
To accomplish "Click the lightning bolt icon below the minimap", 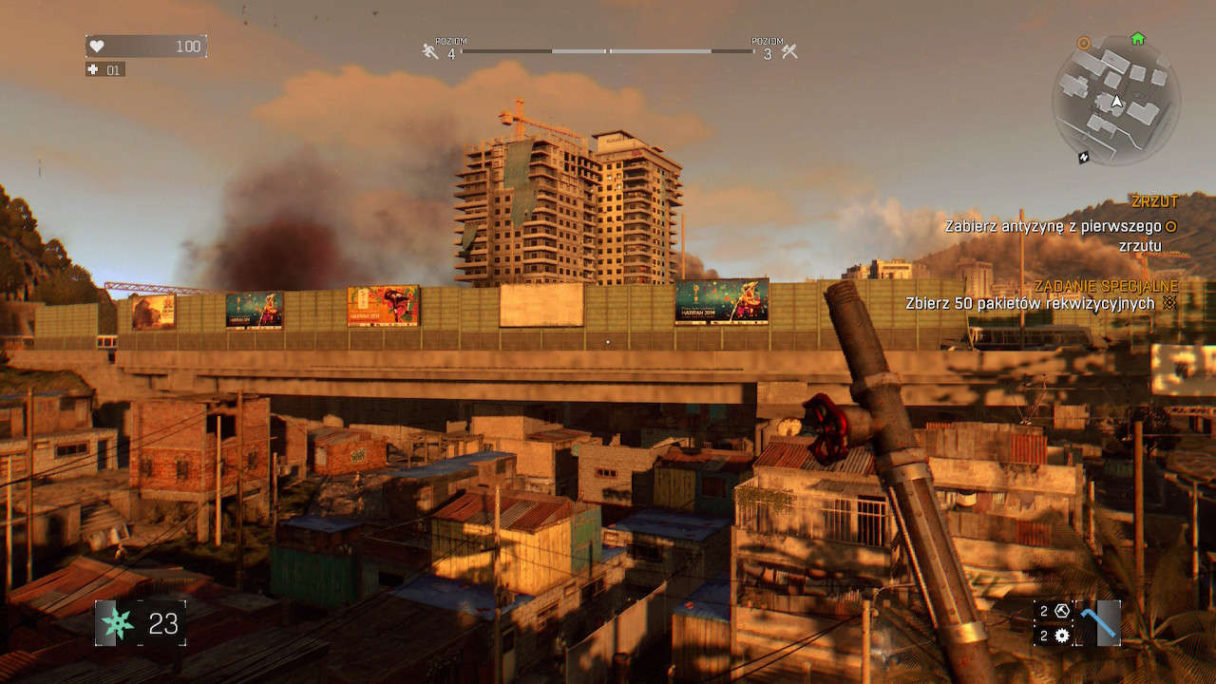I will click(x=1084, y=157).
